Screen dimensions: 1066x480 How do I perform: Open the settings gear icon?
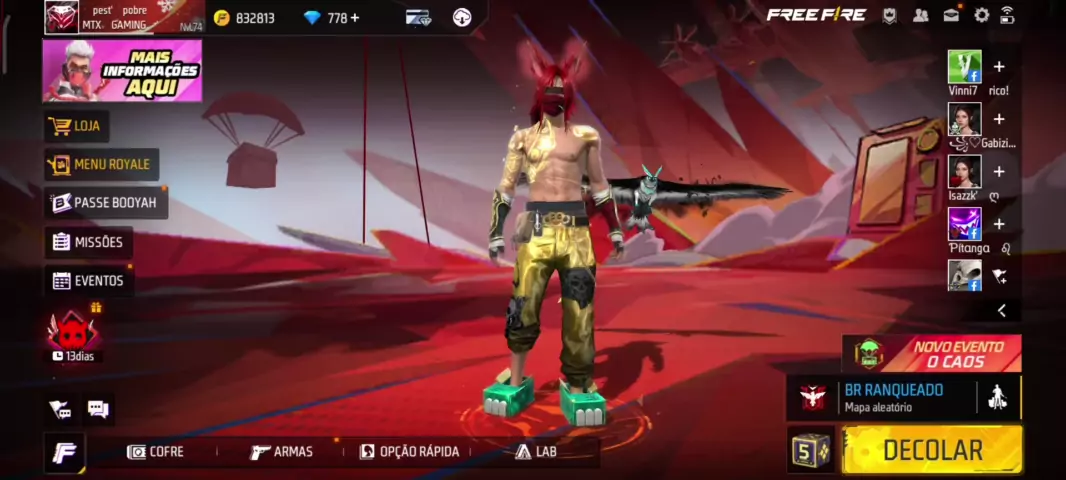981,15
